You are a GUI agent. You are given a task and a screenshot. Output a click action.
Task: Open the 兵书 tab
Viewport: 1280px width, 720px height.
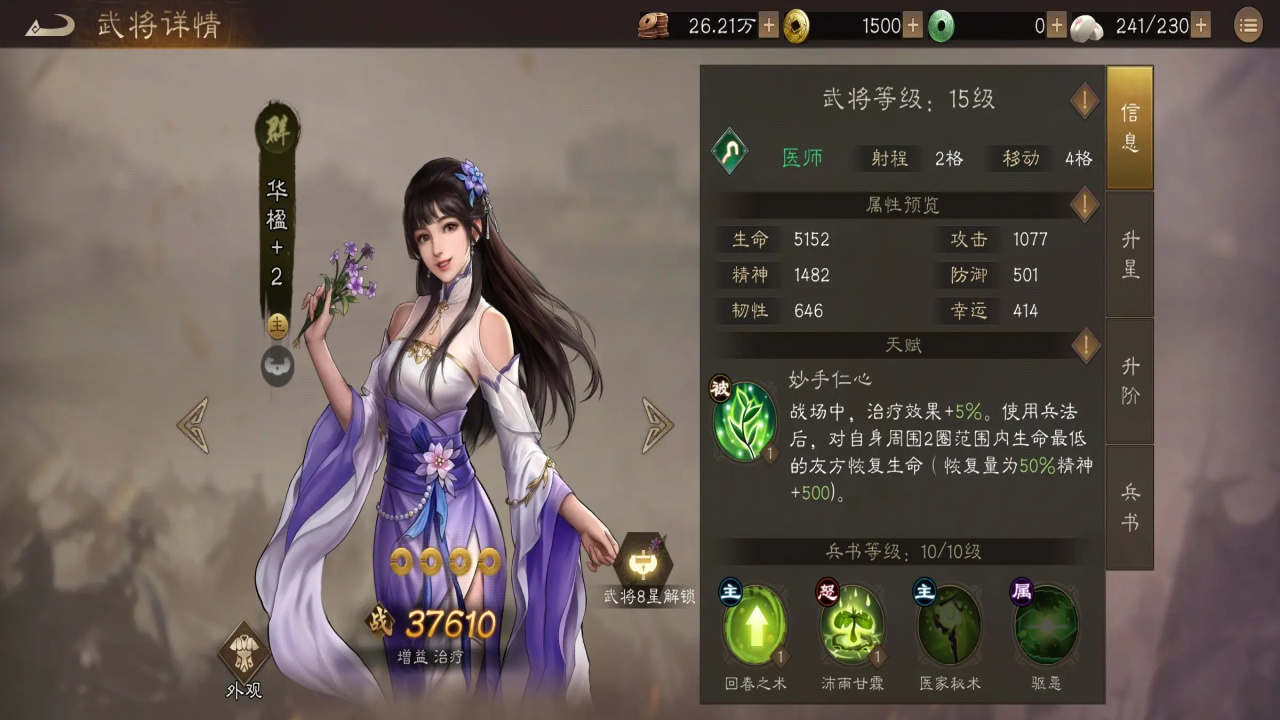click(x=1129, y=506)
